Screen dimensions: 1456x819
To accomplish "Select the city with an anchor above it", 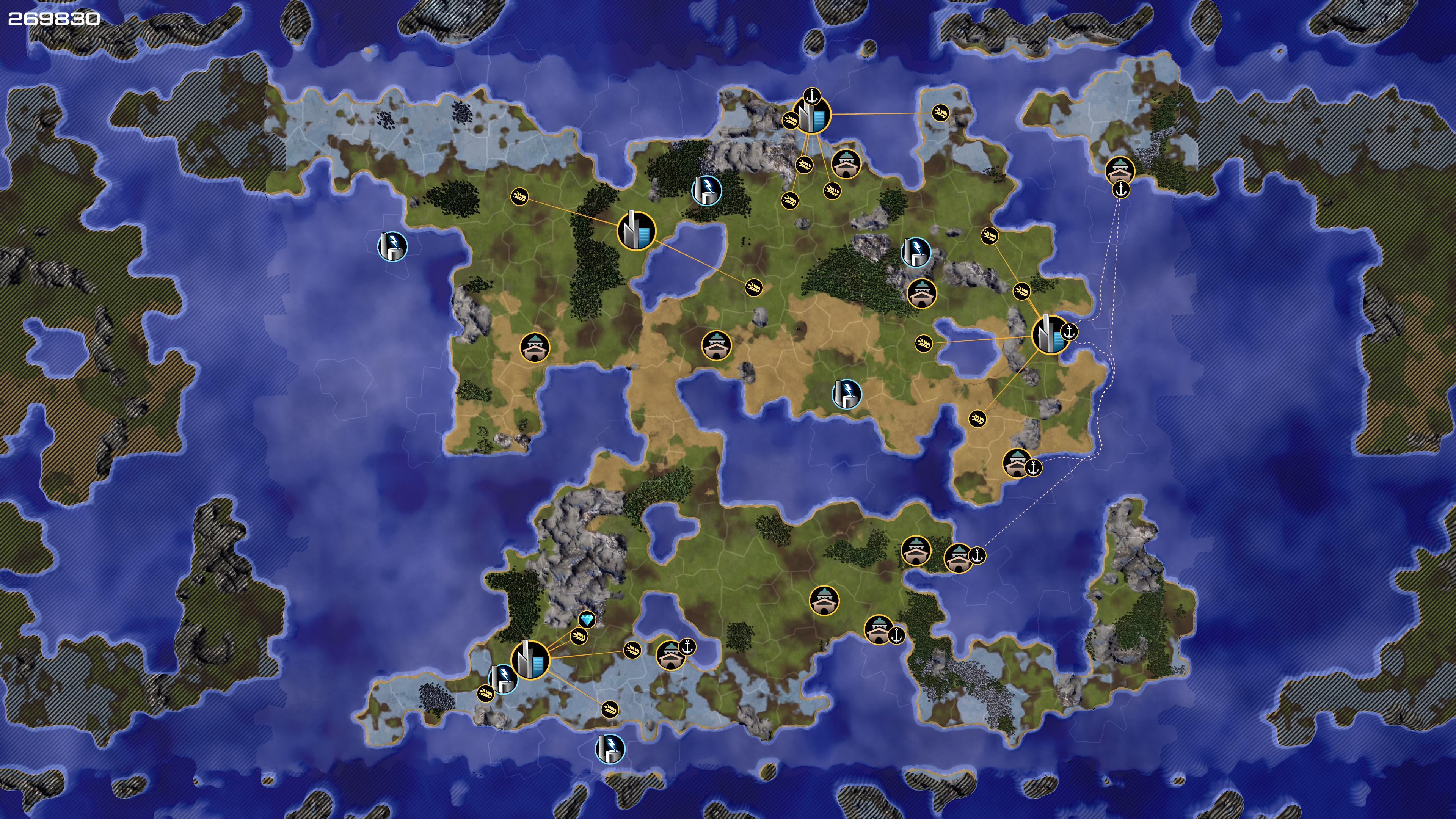I will [x=812, y=115].
